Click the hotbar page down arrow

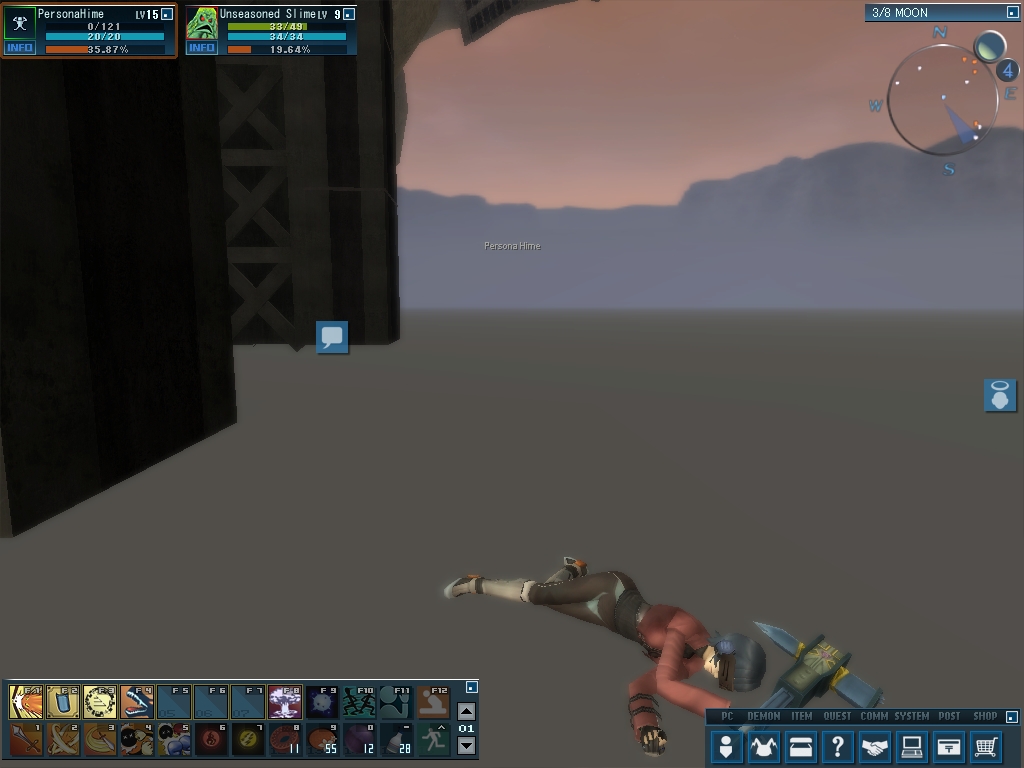coord(466,745)
